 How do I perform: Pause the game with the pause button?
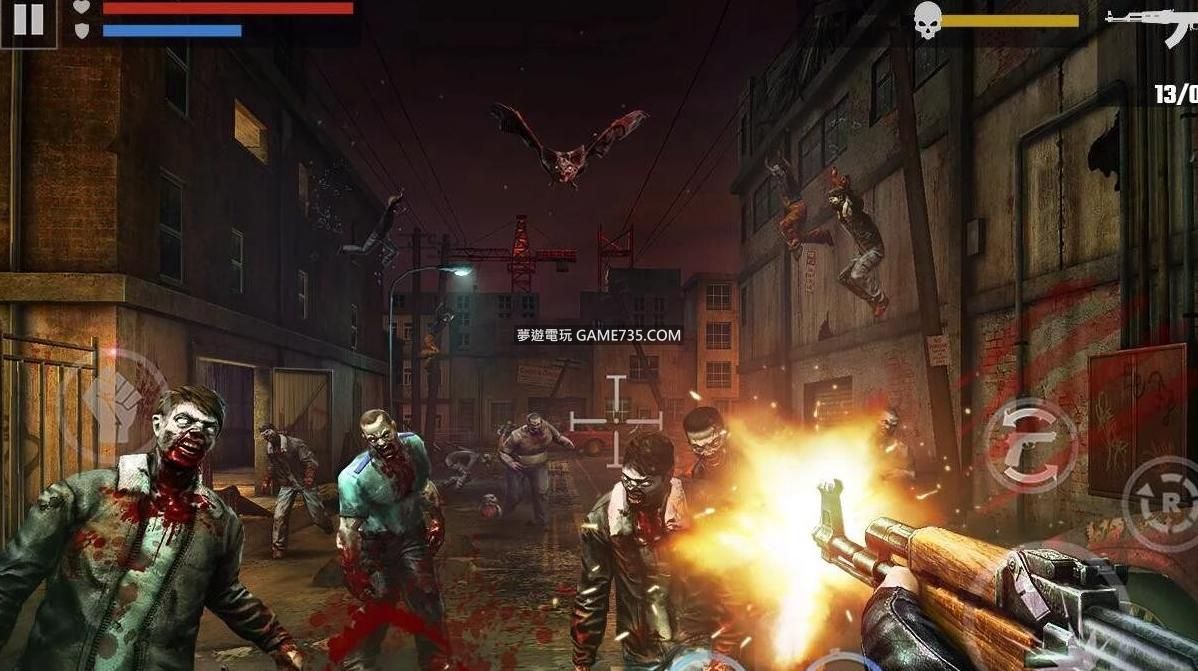click(x=28, y=22)
